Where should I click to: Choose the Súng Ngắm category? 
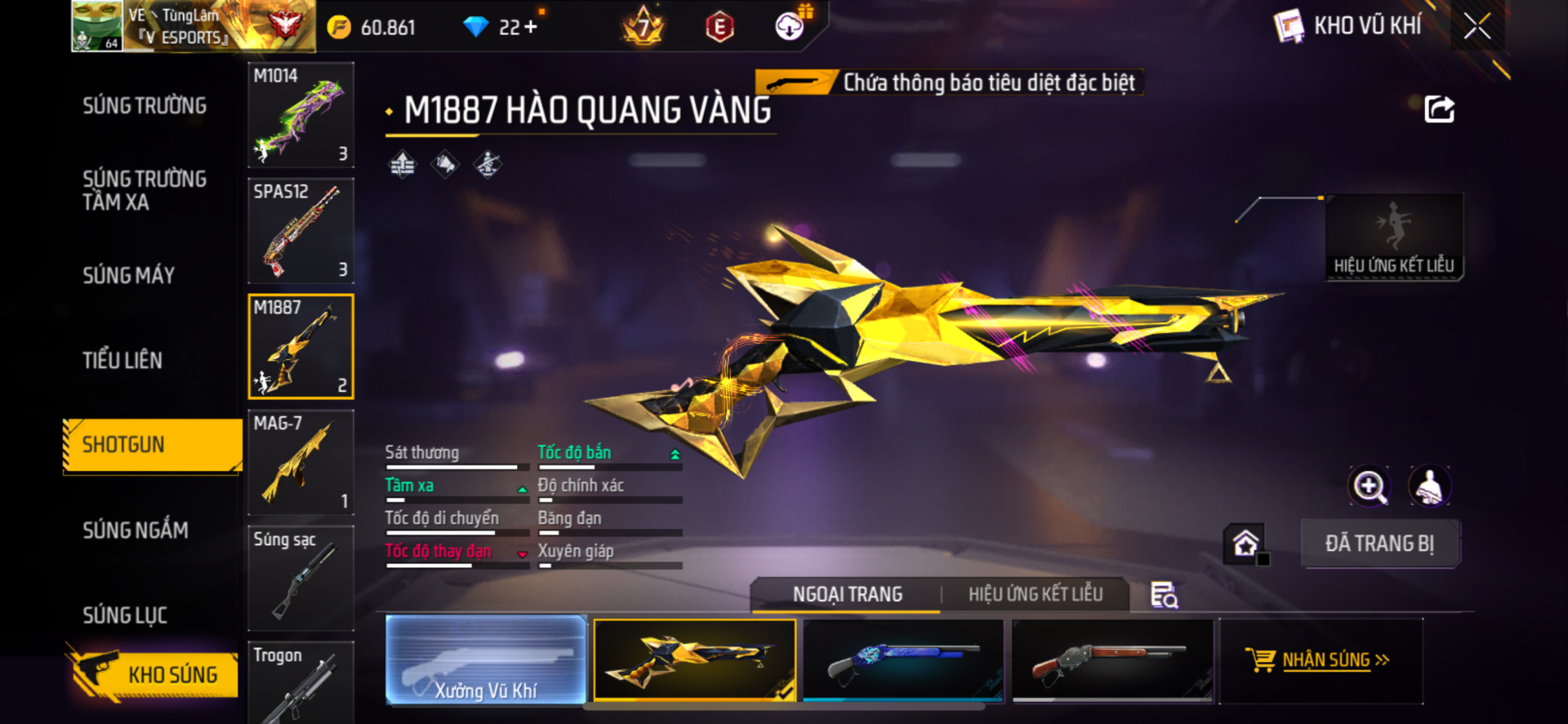[x=136, y=531]
